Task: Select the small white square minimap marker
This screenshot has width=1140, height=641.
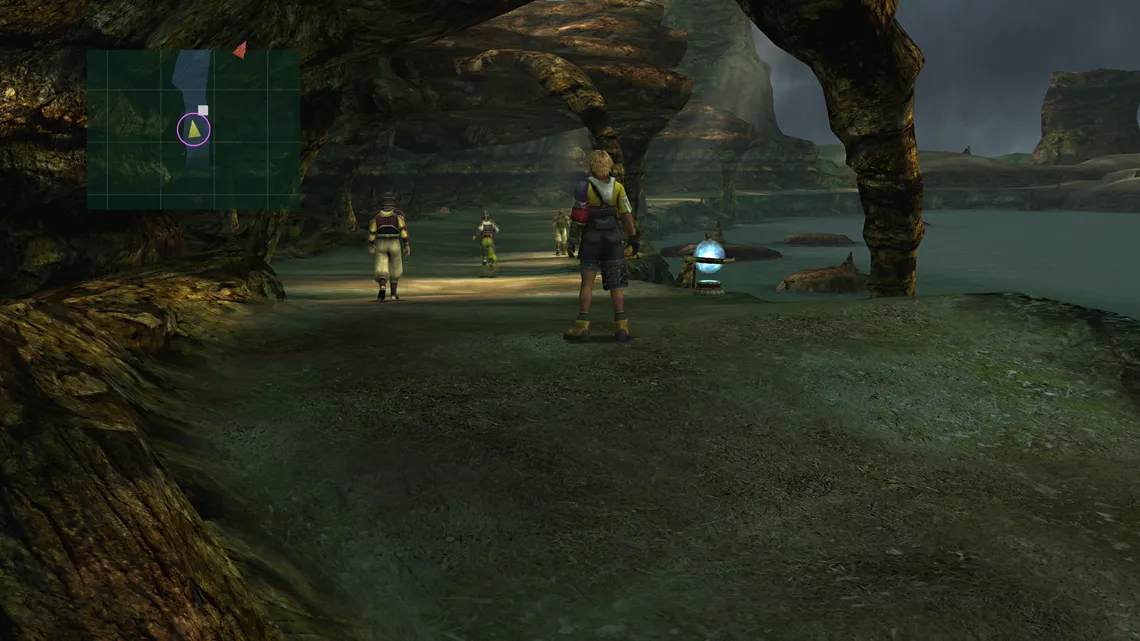Action: point(203,110)
